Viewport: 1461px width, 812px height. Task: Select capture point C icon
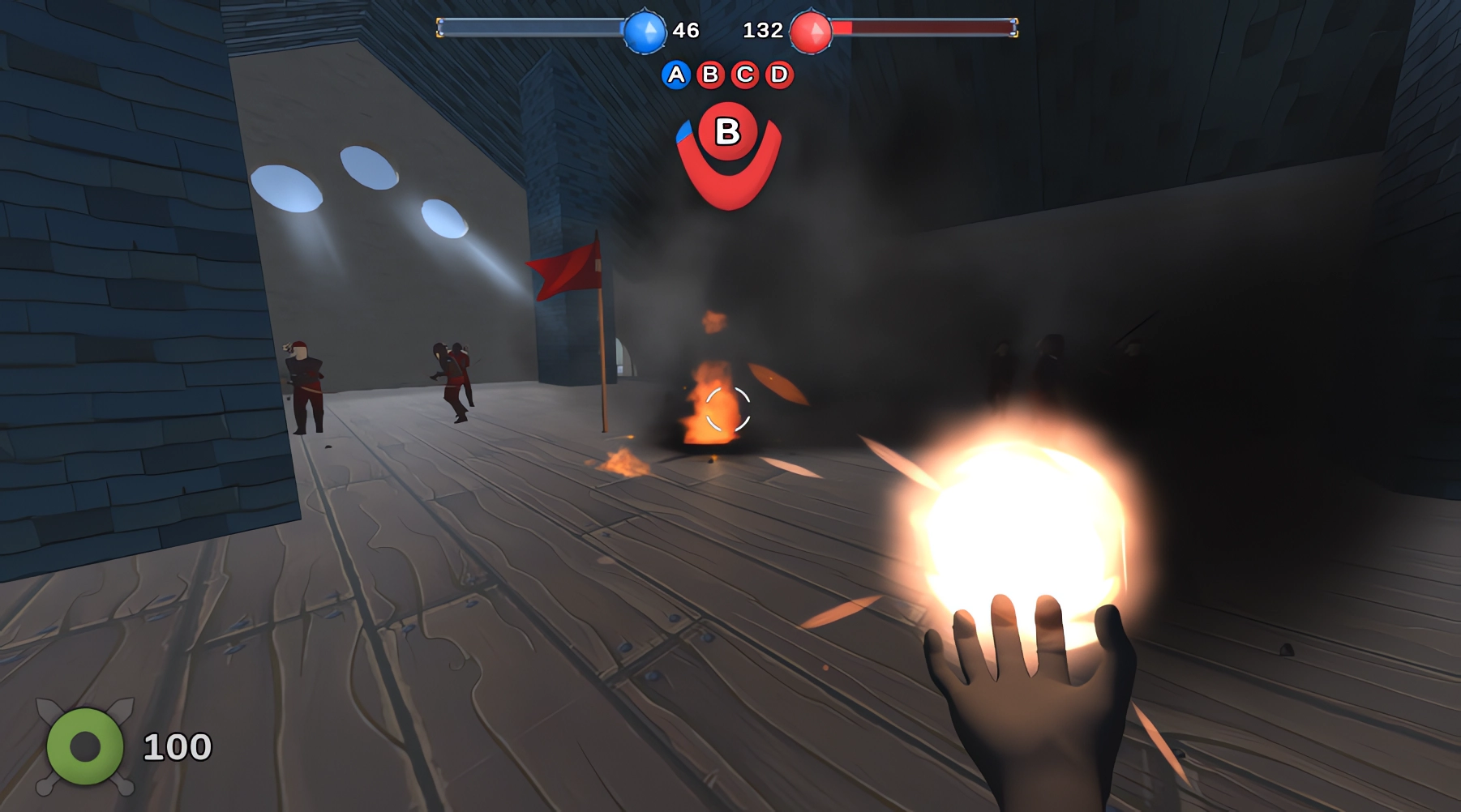[x=743, y=75]
